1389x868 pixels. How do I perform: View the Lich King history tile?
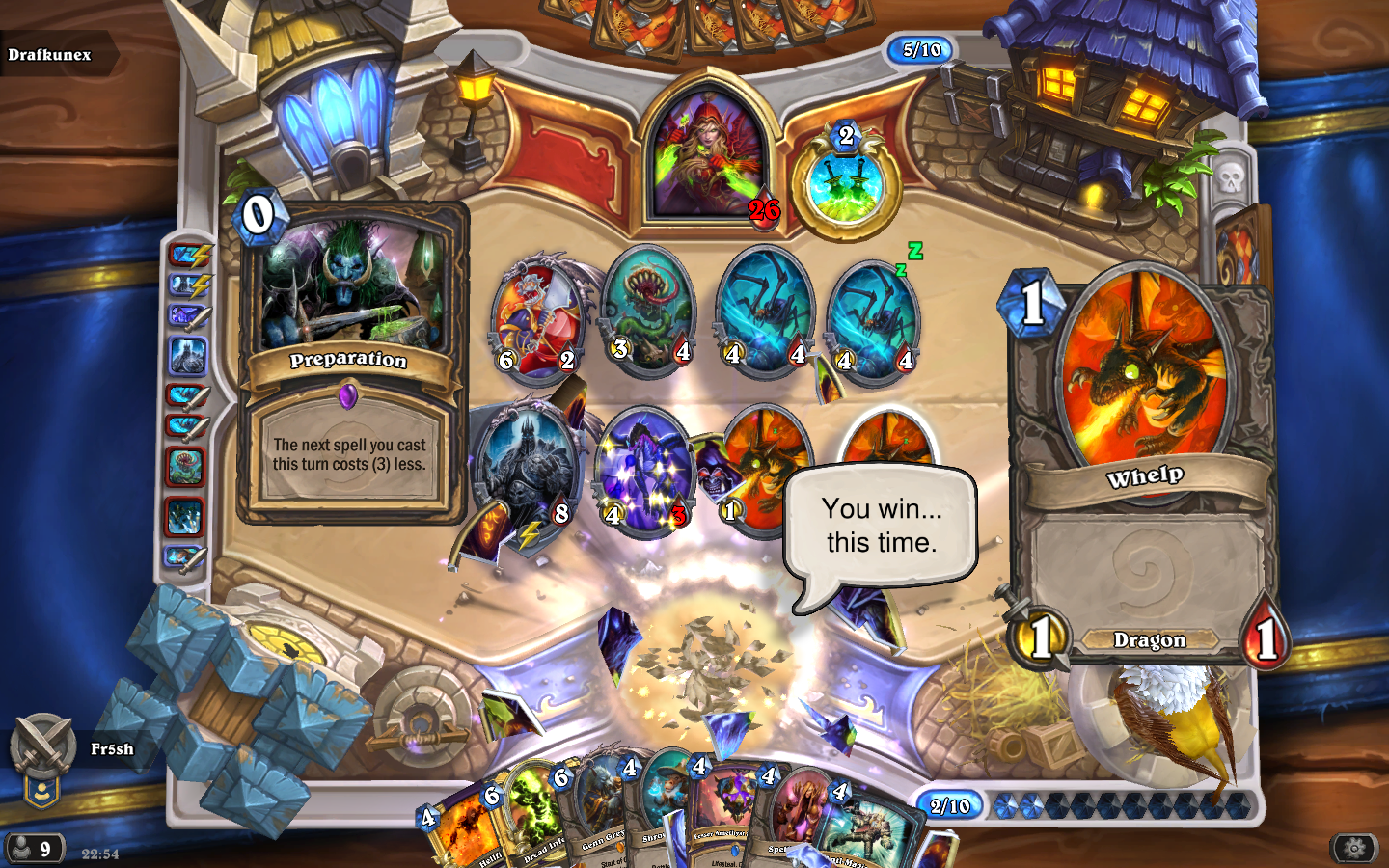point(188,357)
